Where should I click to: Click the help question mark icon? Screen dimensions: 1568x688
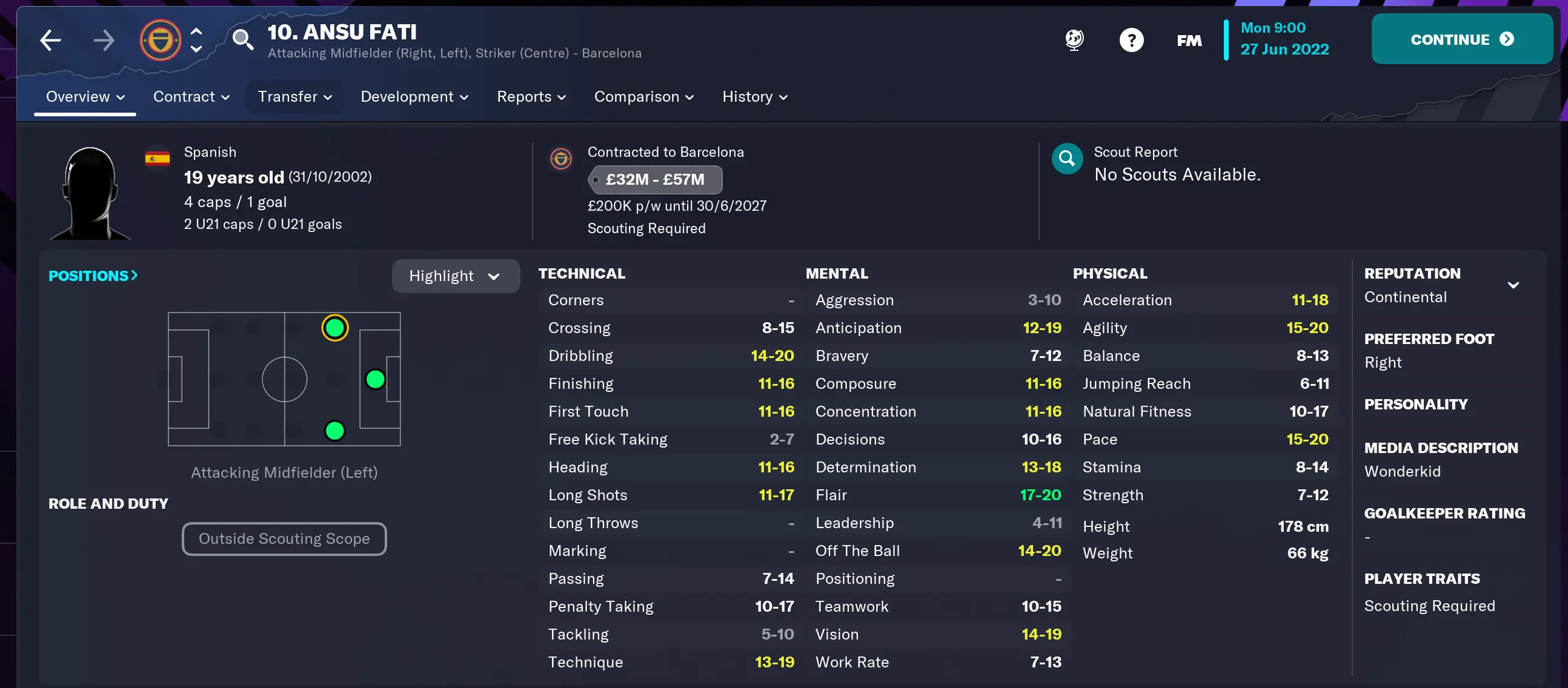pos(1131,39)
